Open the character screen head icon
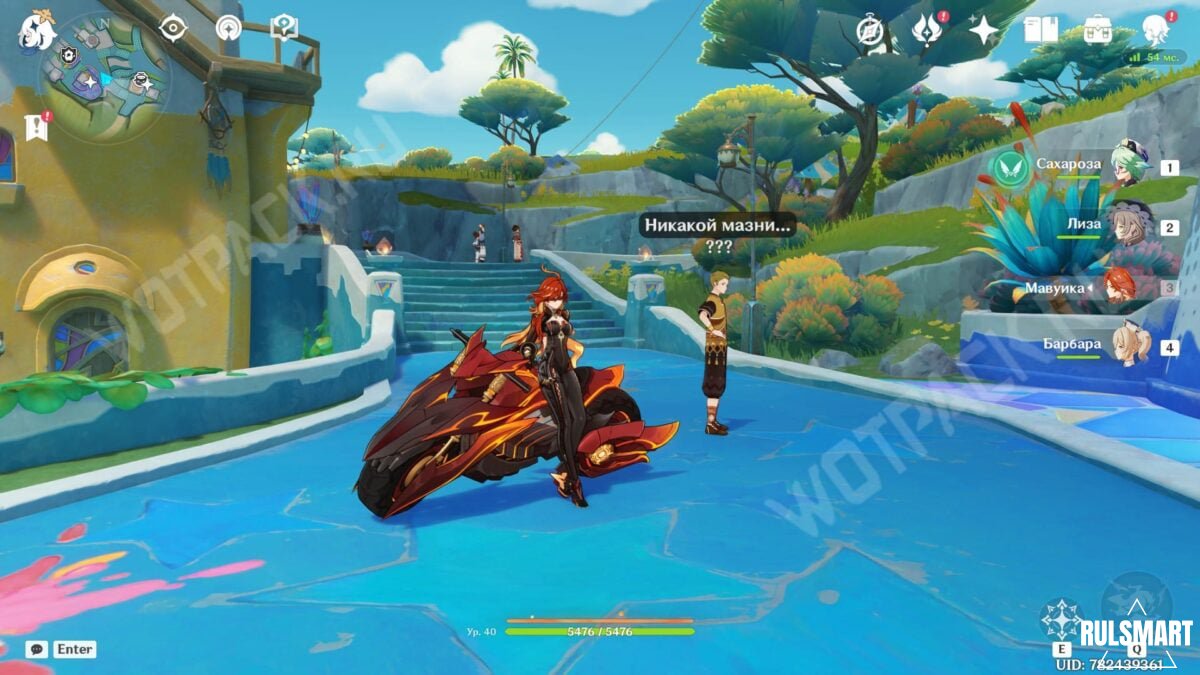The image size is (1200, 675). pos(1156,30)
